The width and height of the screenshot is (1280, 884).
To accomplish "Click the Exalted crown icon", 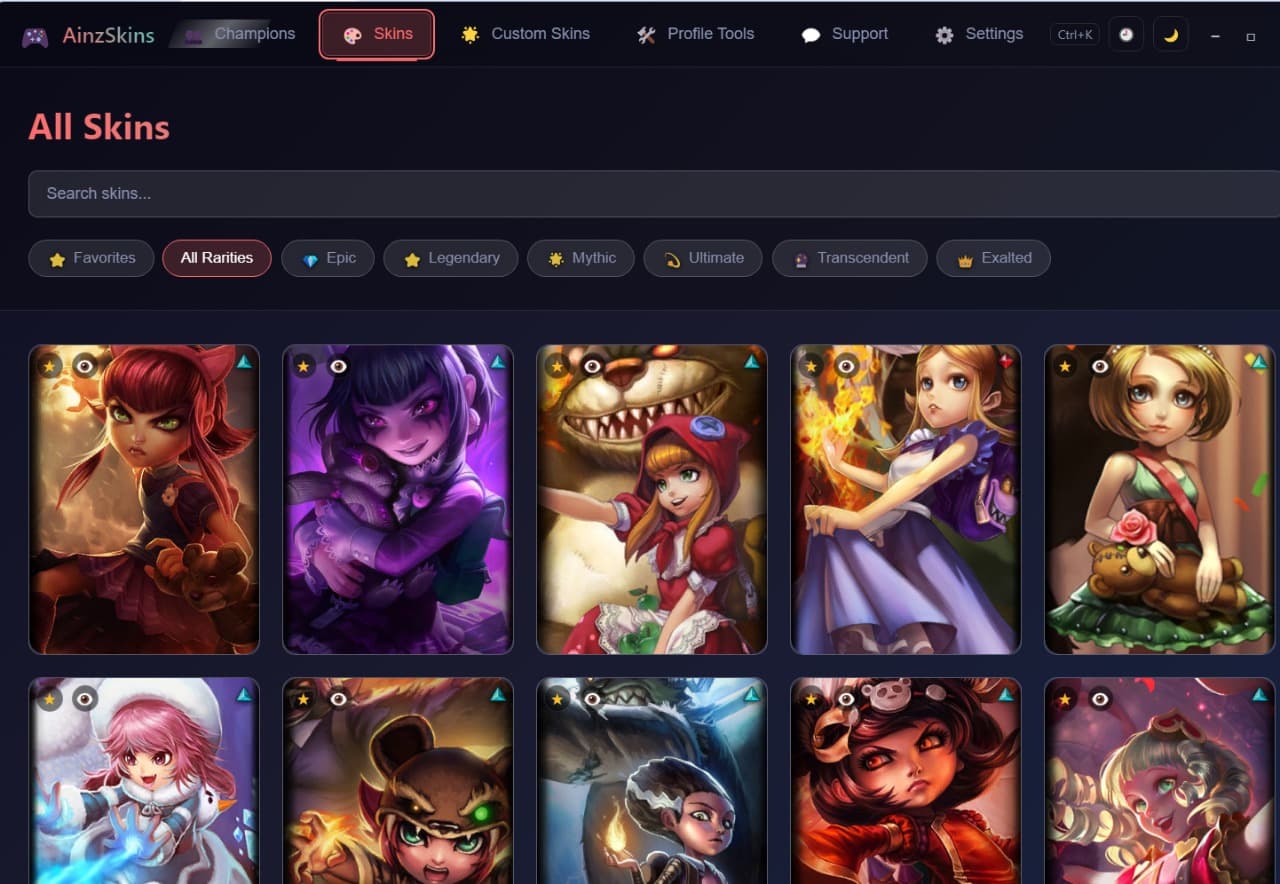I will 963,258.
